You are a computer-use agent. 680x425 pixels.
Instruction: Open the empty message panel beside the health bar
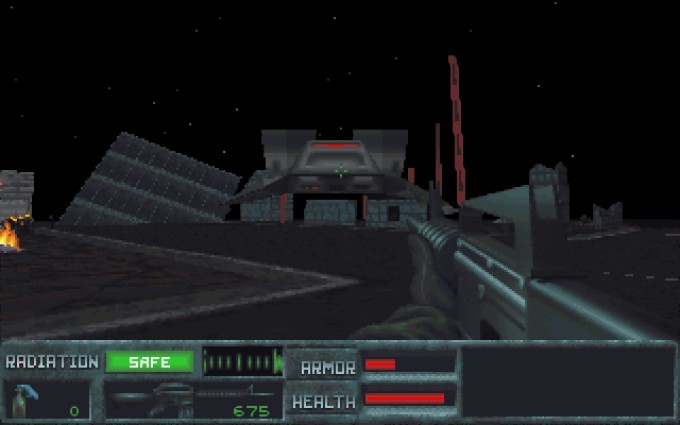(568, 381)
